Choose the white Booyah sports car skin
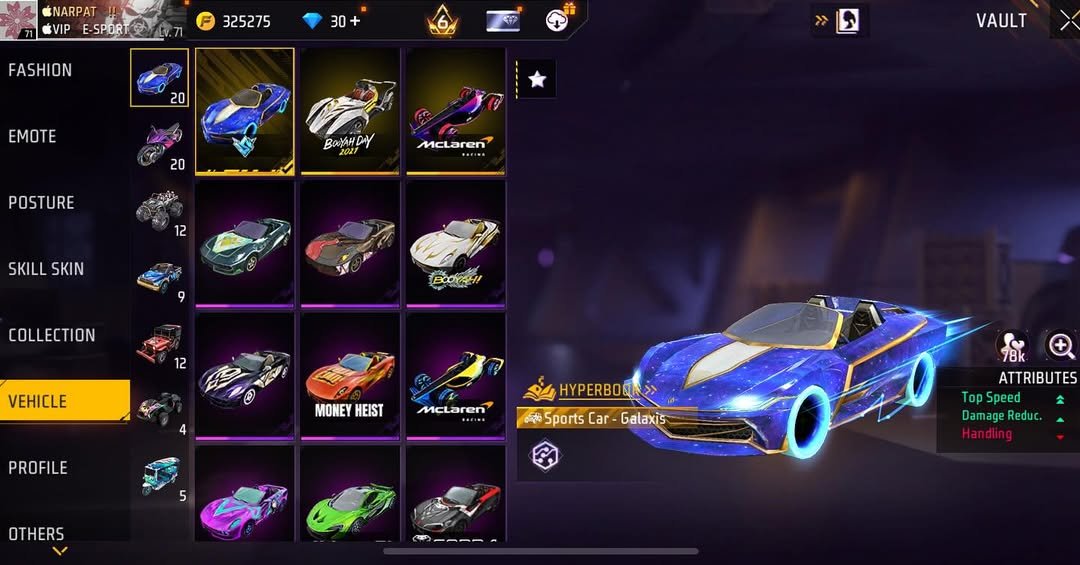The image size is (1080, 565). pyautogui.click(x=455, y=243)
